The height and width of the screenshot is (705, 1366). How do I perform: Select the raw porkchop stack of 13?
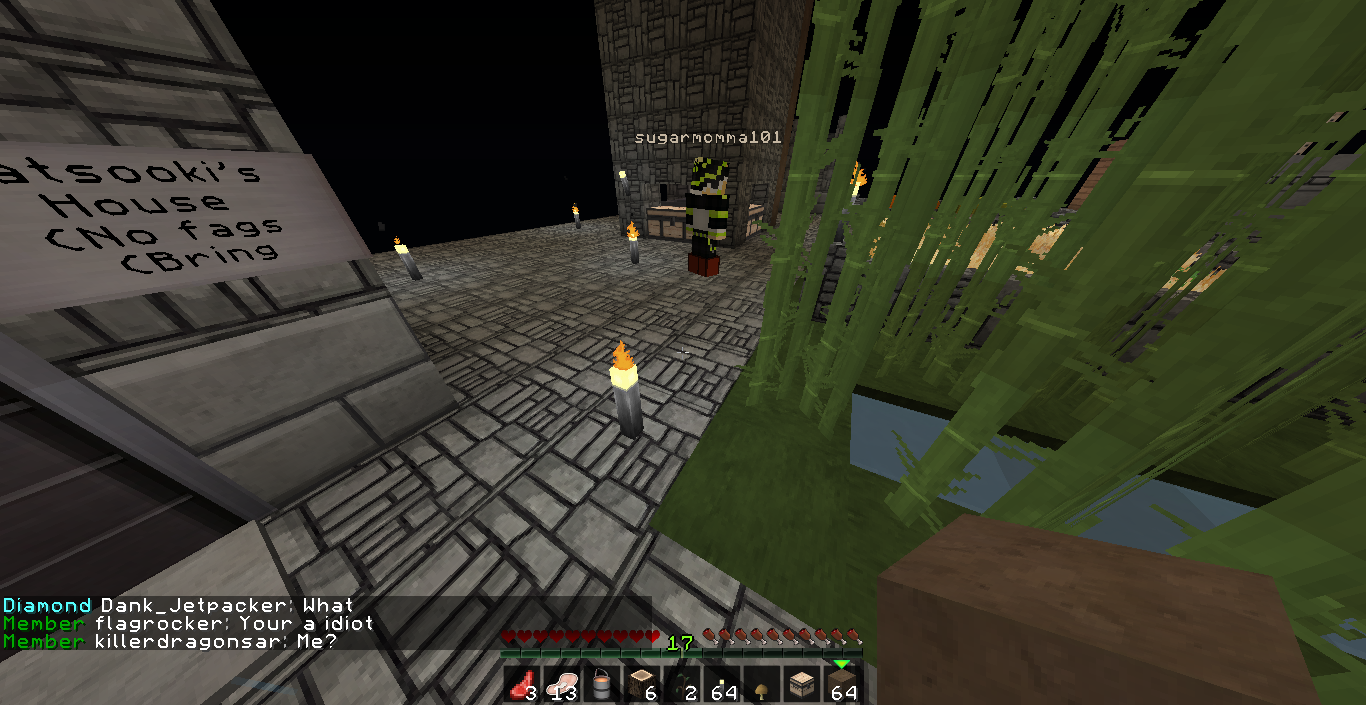[563, 685]
